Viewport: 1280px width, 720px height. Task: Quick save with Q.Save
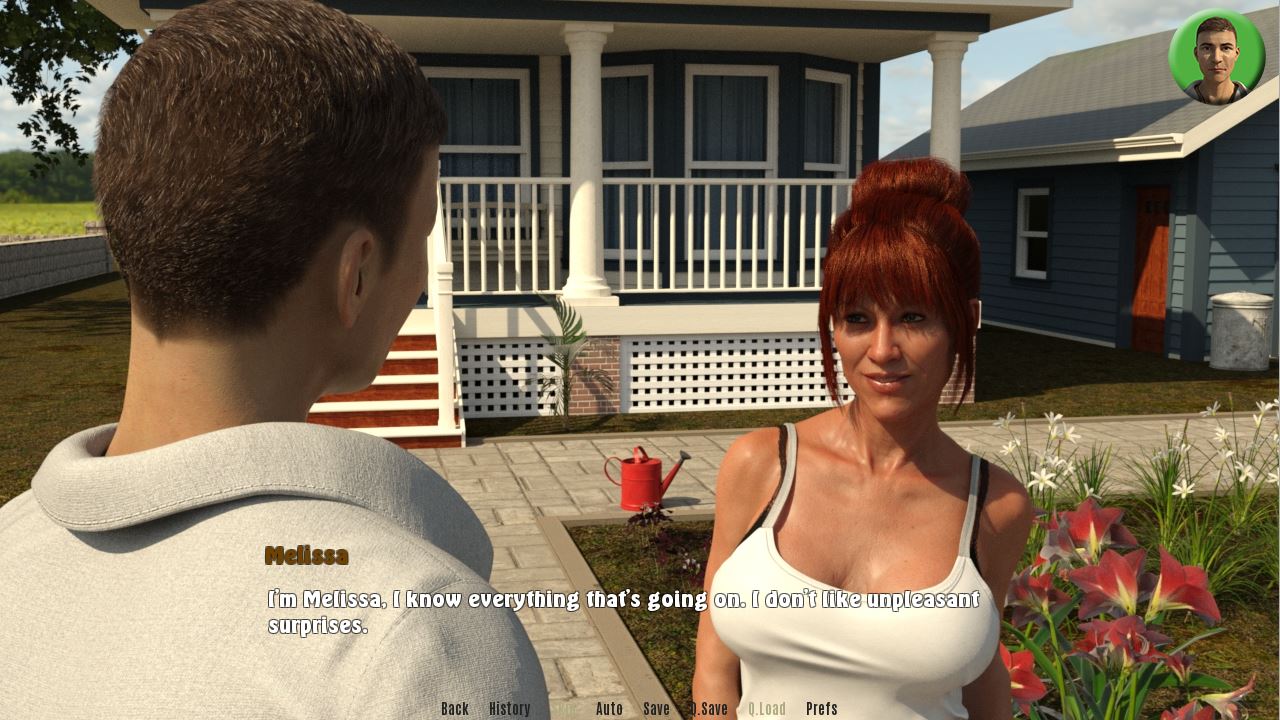pyautogui.click(x=708, y=709)
